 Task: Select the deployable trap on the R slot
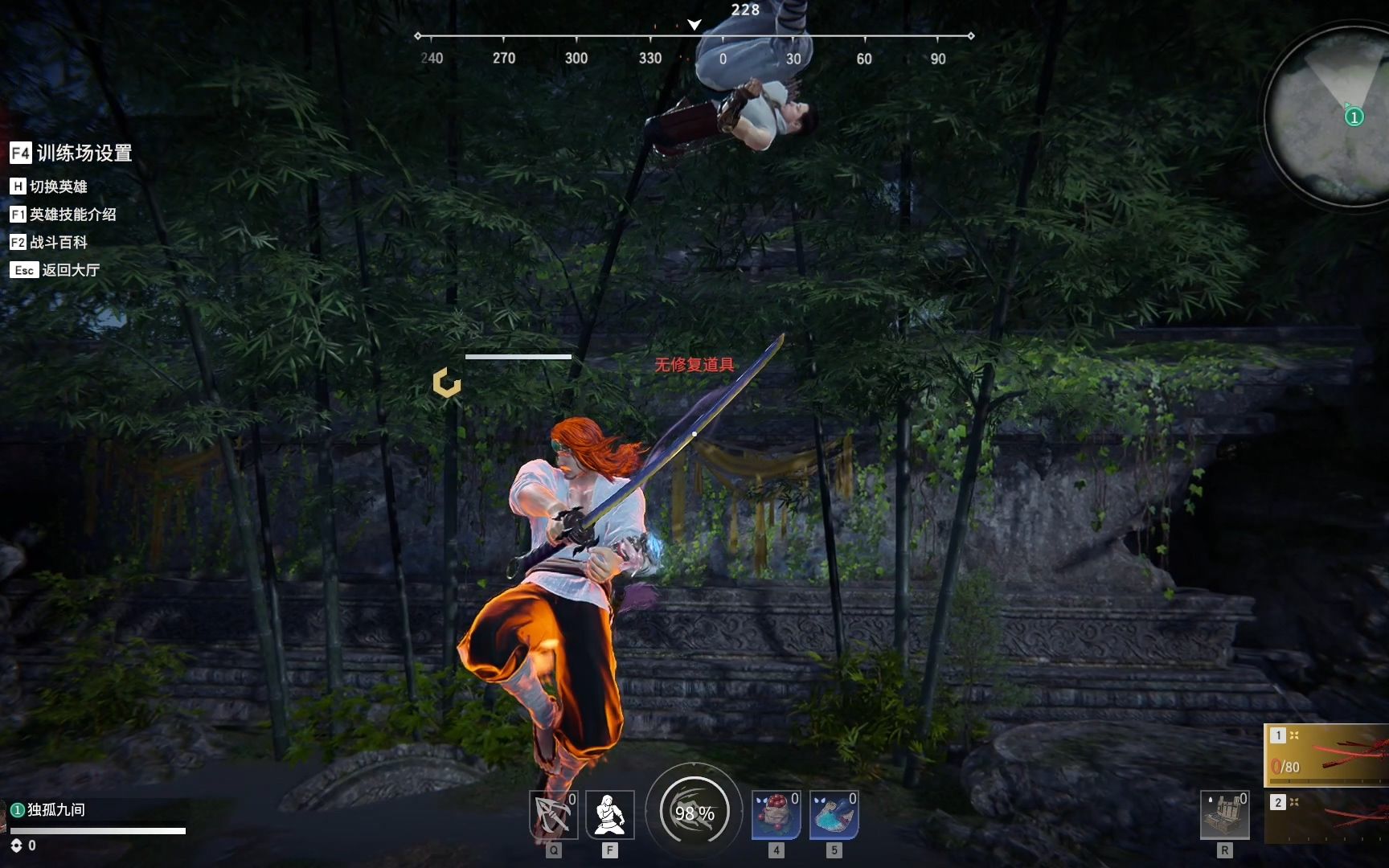(x=1225, y=814)
